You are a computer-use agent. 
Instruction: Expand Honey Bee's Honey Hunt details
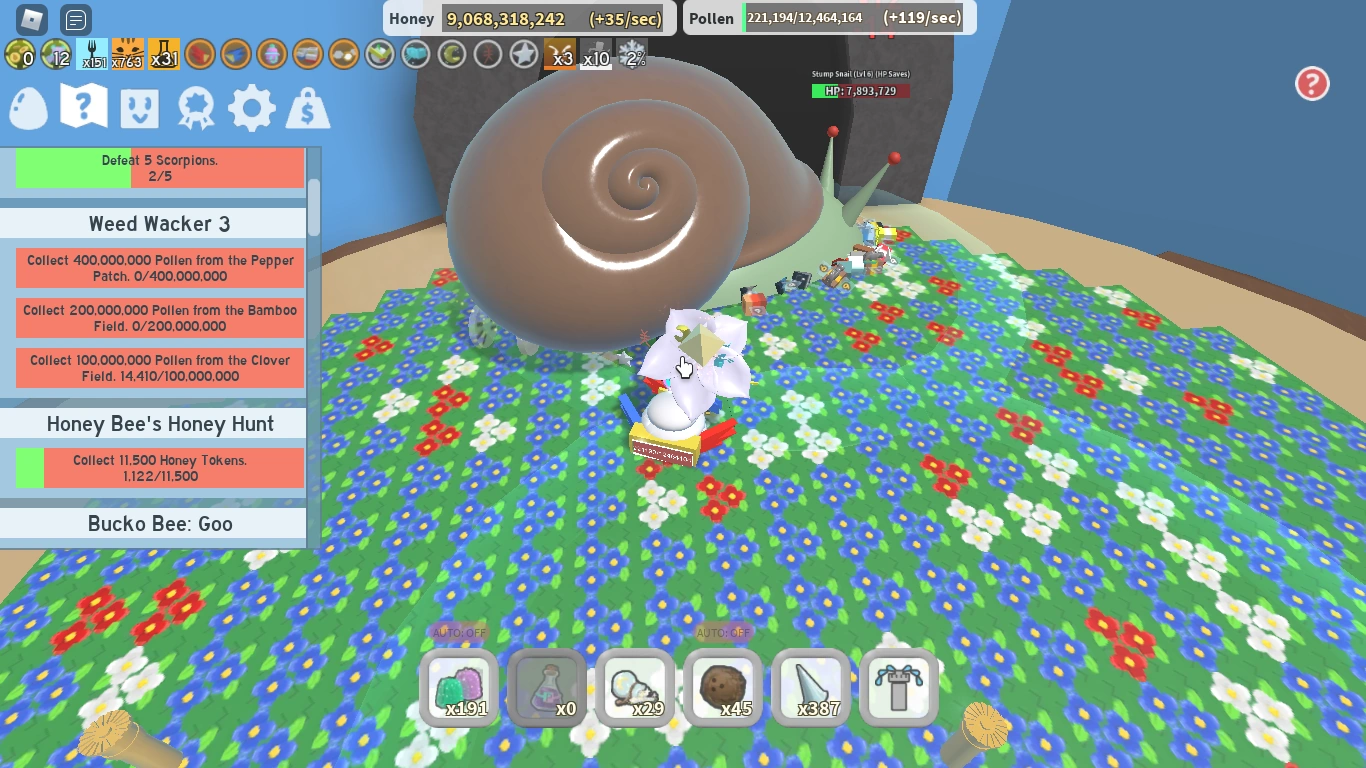[160, 424]
